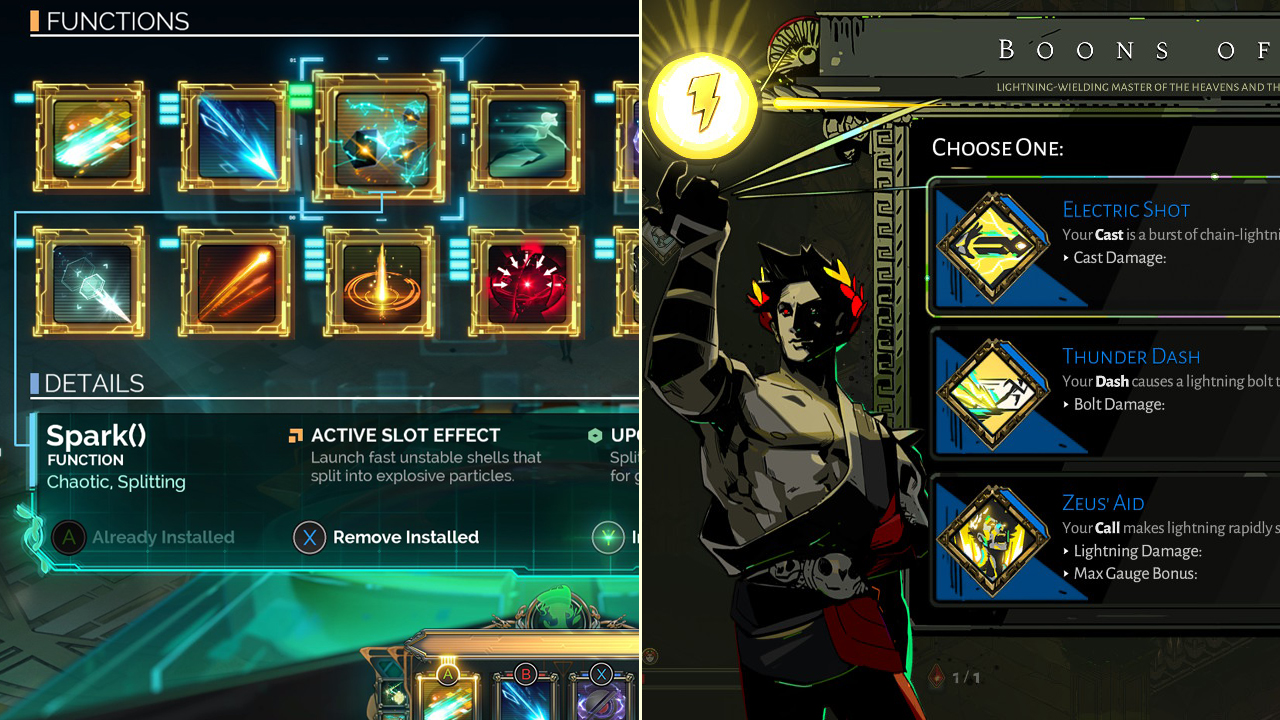Select the B ability slot in bottom bar
This screenshot has width=1280, height=720.
click(x=524, y=697)
